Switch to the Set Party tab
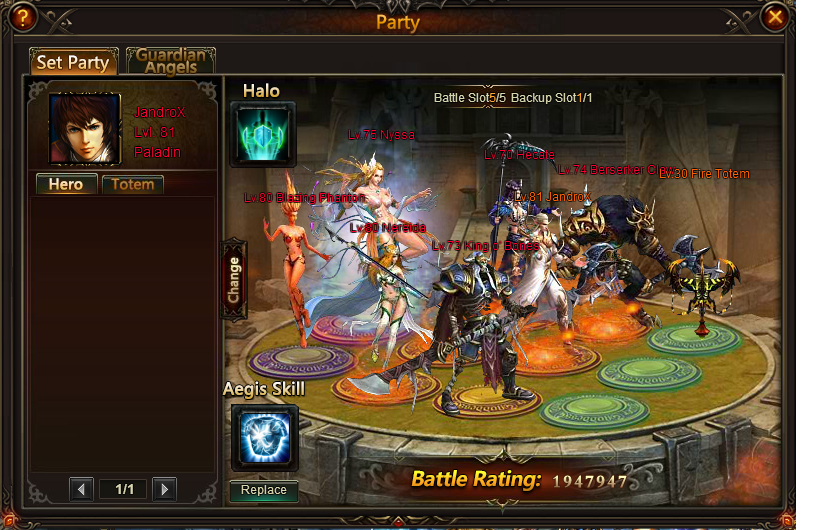The height and width of the screenshot is (530, 819). (73, 62)
